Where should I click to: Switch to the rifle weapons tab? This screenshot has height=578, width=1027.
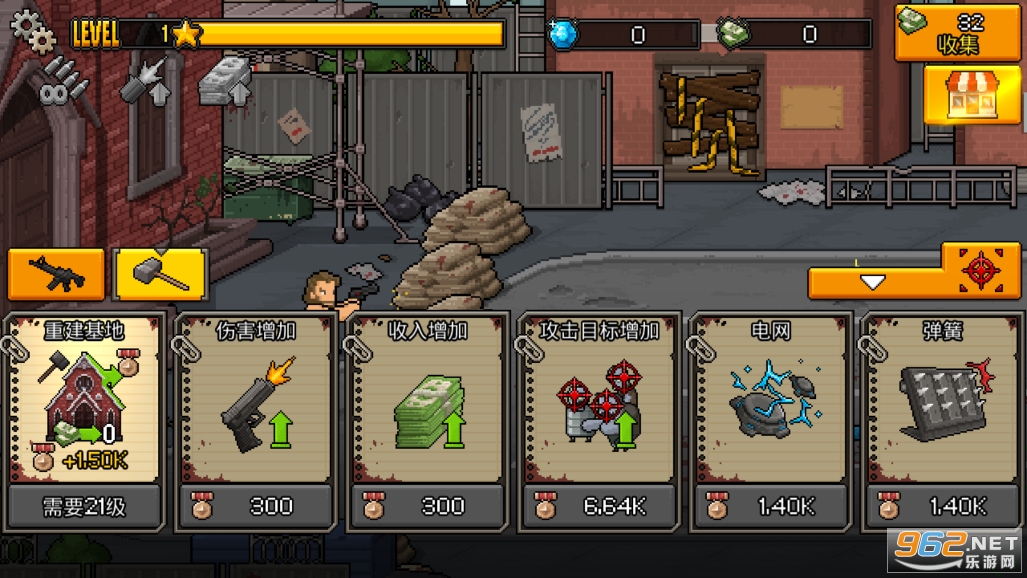(x=56, y=274)
